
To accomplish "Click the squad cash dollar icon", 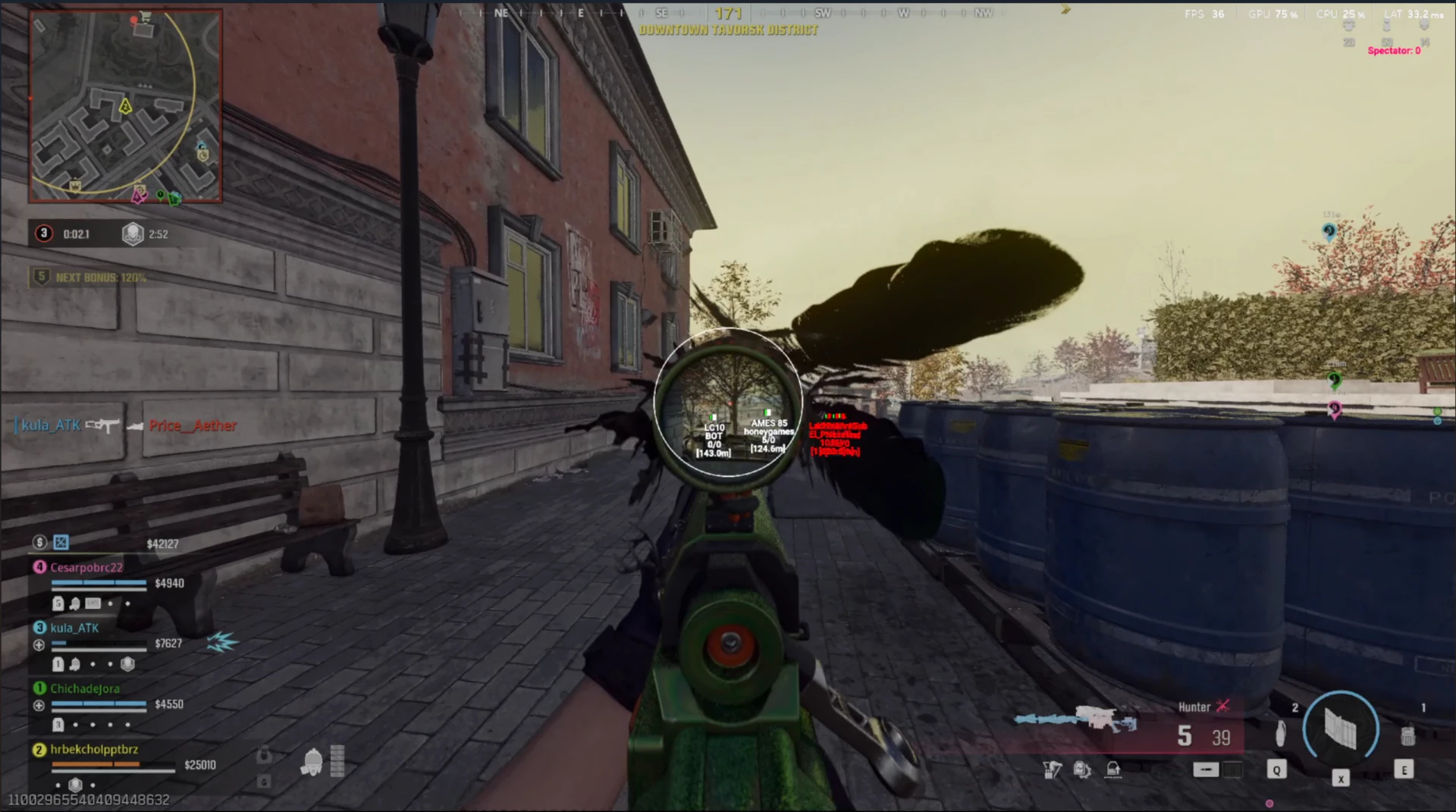I will (39, 542).
